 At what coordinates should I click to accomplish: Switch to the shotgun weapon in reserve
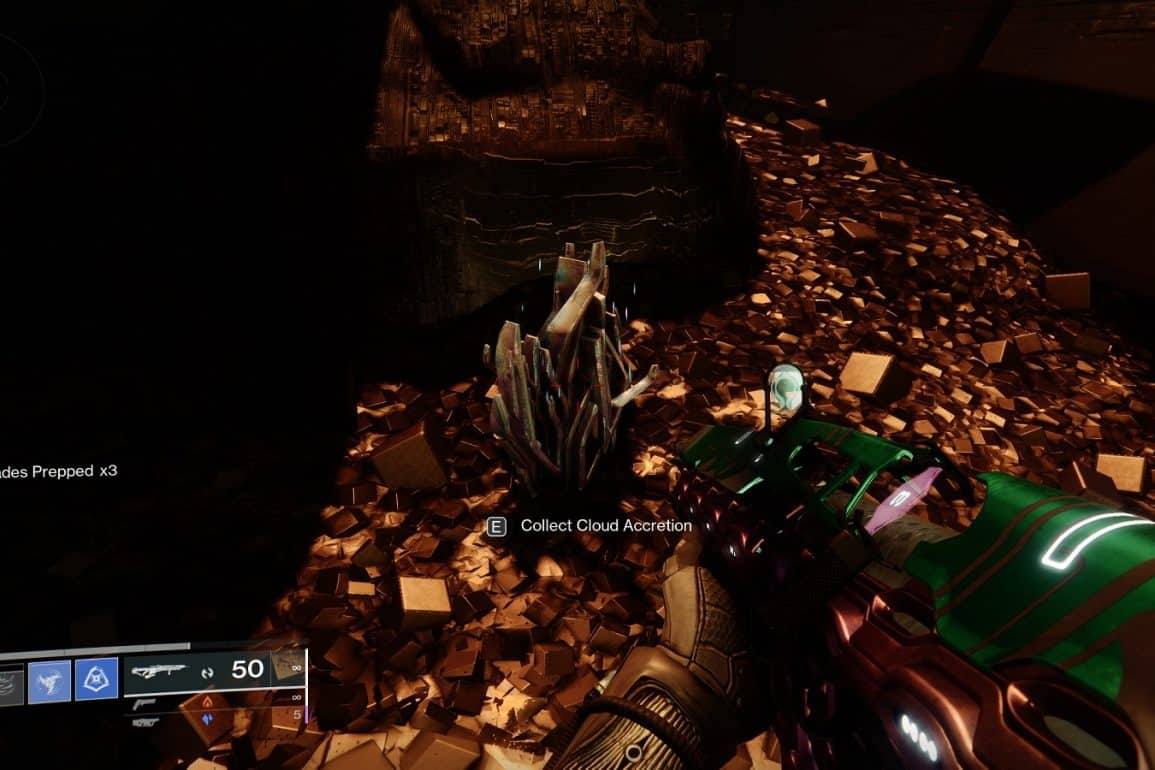coord(146,704)
